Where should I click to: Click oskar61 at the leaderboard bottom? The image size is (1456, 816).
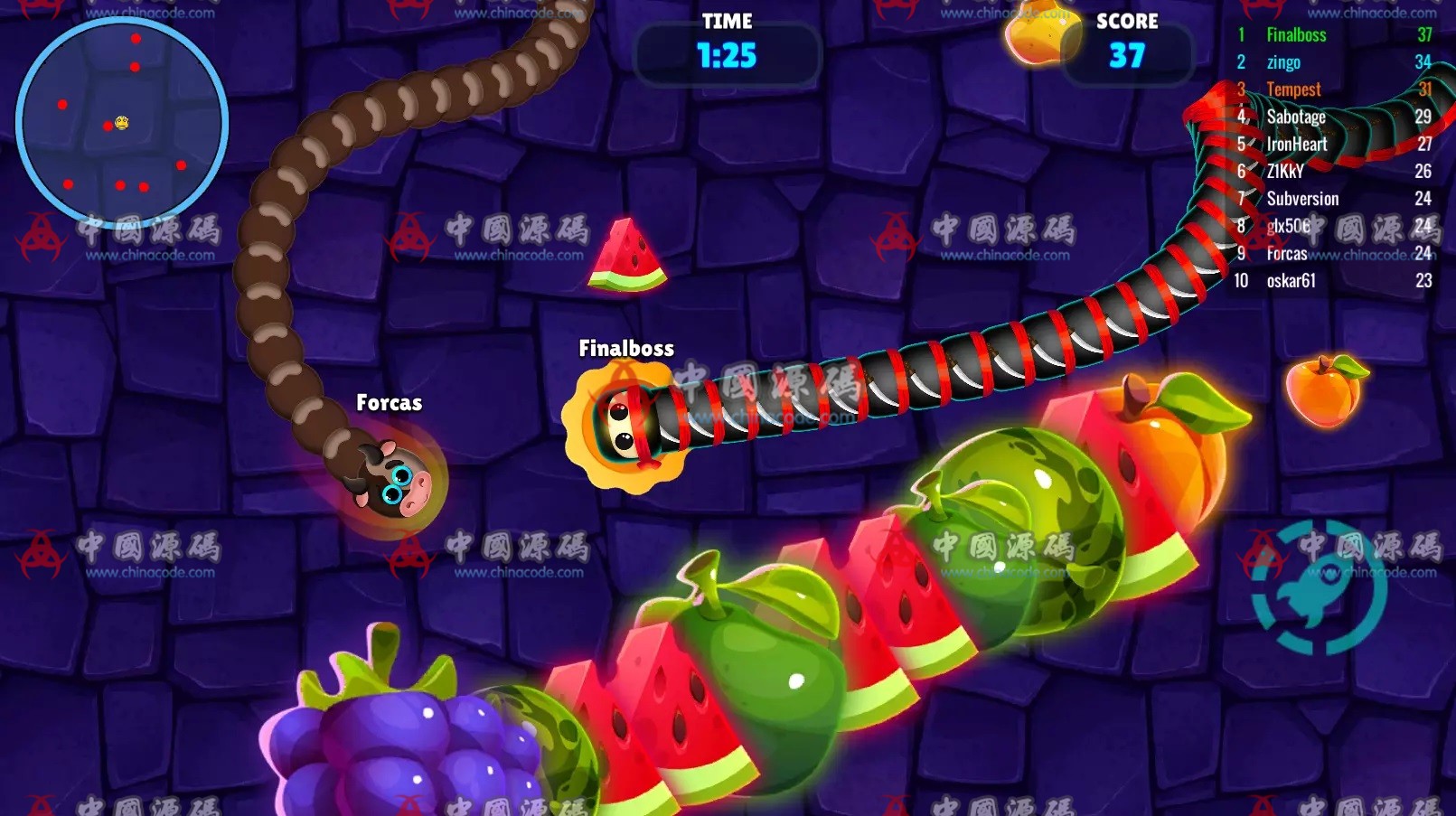[1293, 280]
